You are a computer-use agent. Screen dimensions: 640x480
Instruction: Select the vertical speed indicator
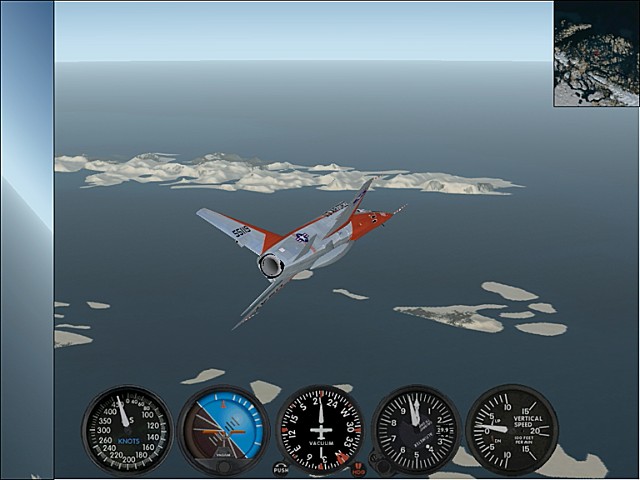click(511, 430)
